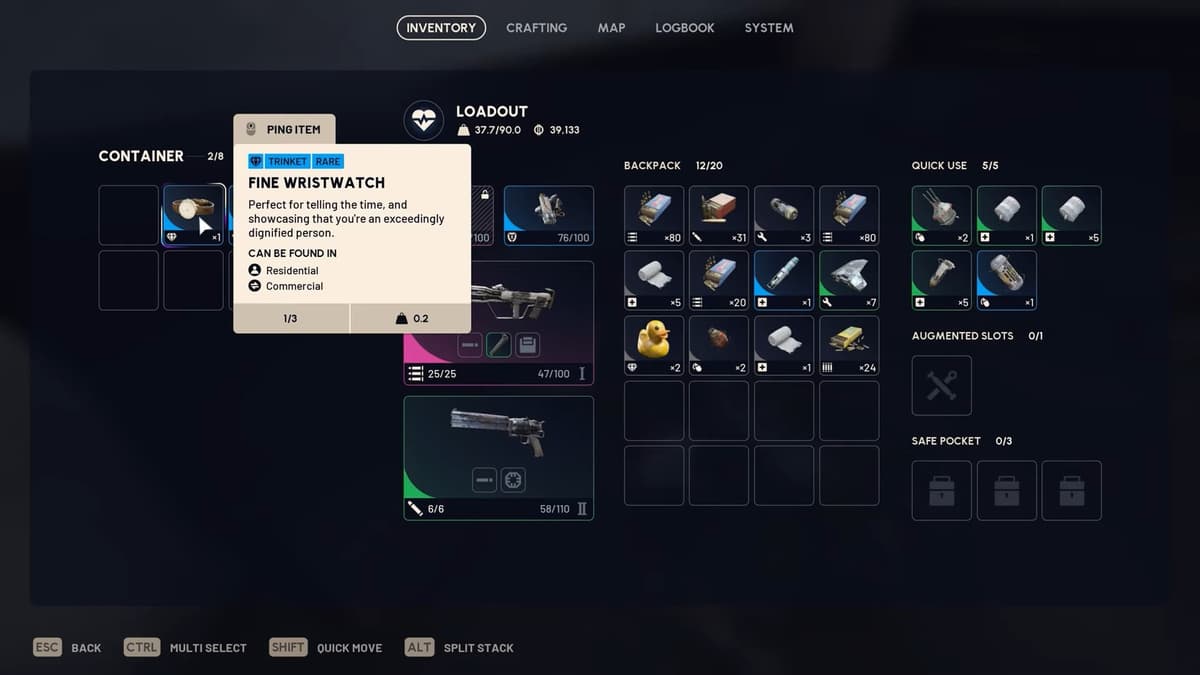Select the x31 ammo box in backpack
The width and height of the screenshot is (1200, 675).
(719, 215)
